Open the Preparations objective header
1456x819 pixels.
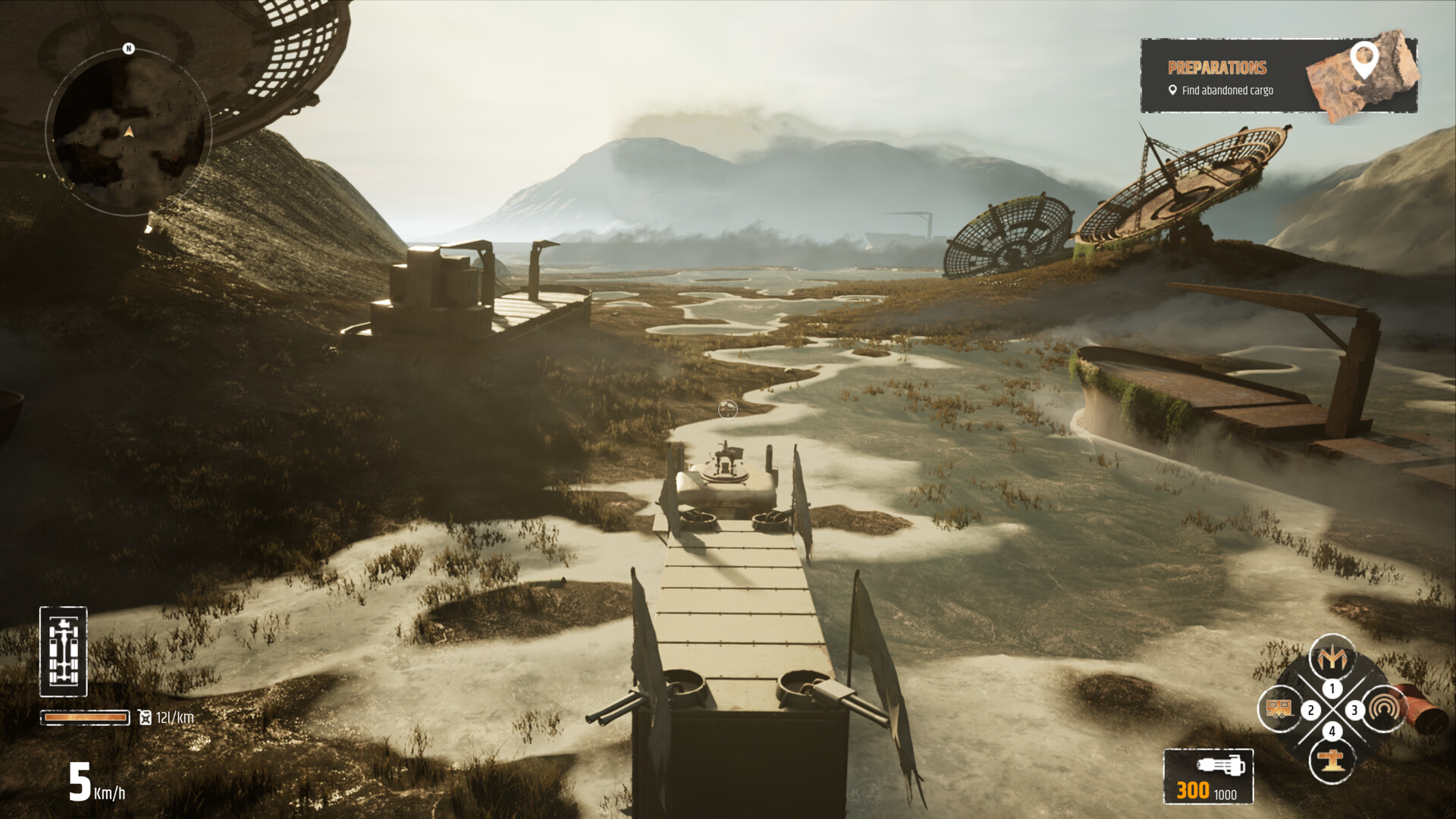click(x=1216, y=67)
